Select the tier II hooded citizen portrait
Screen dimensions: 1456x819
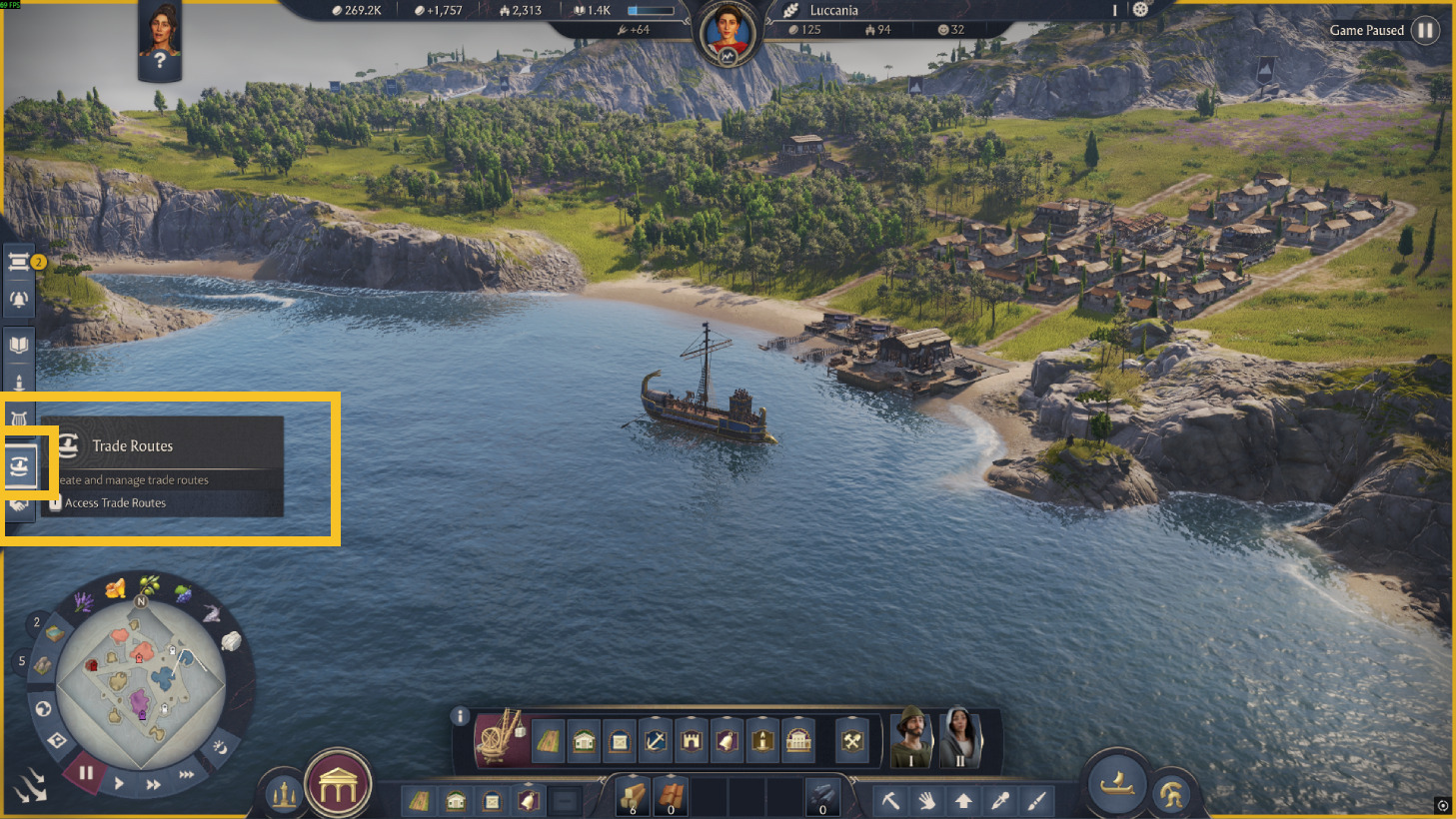click(959, 739)
